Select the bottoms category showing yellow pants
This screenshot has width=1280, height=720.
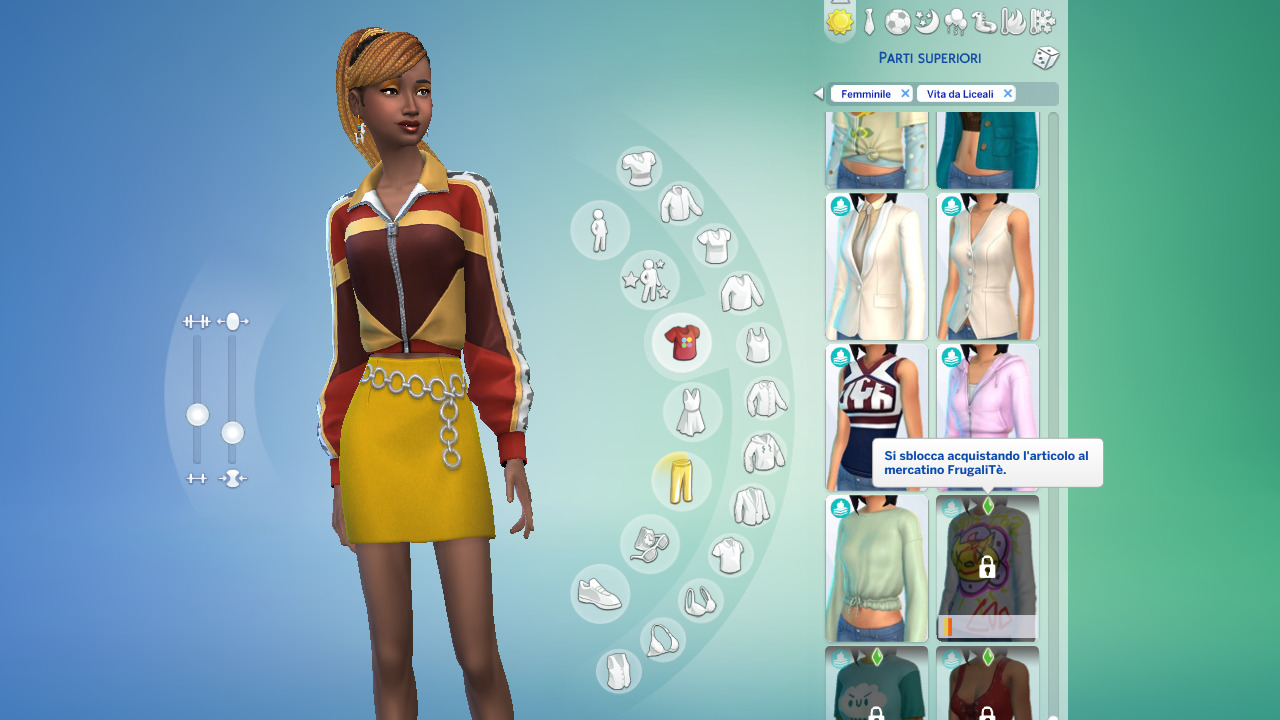coord(681,481)
